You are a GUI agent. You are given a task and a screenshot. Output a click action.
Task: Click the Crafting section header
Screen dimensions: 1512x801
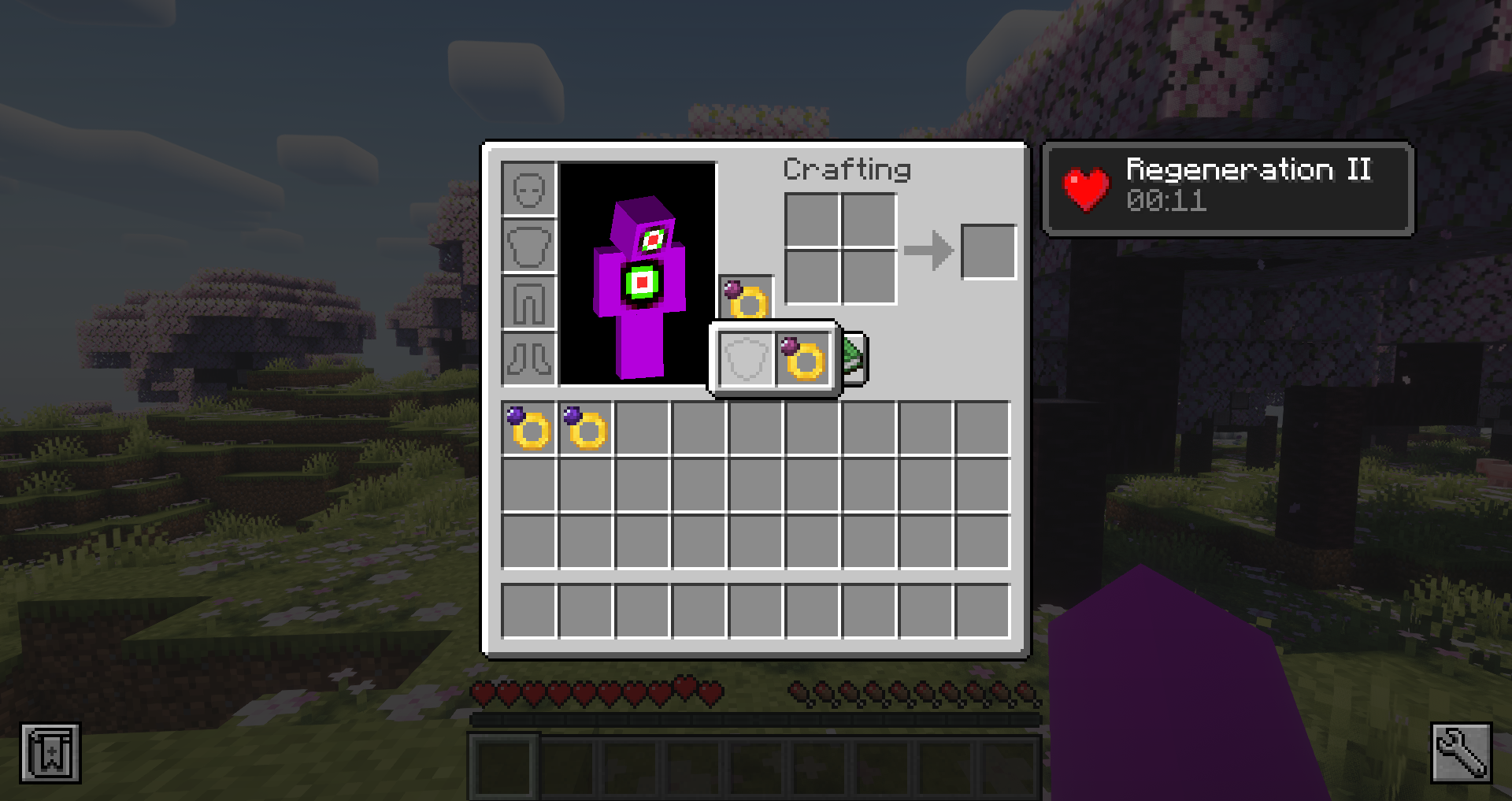[847, 169]
